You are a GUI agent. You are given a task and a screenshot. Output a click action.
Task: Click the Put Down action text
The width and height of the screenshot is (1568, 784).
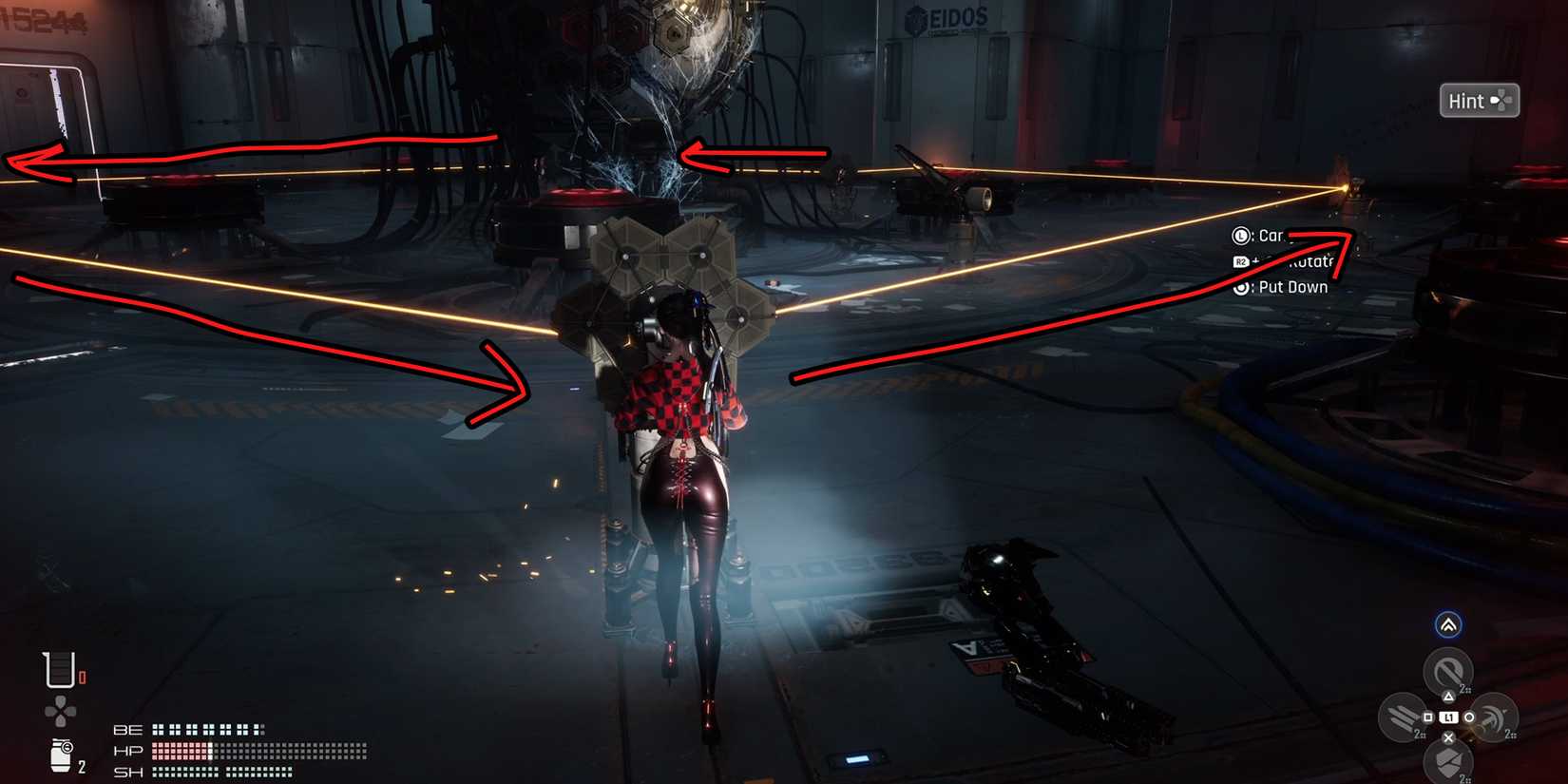click(x=1292, y=286)
